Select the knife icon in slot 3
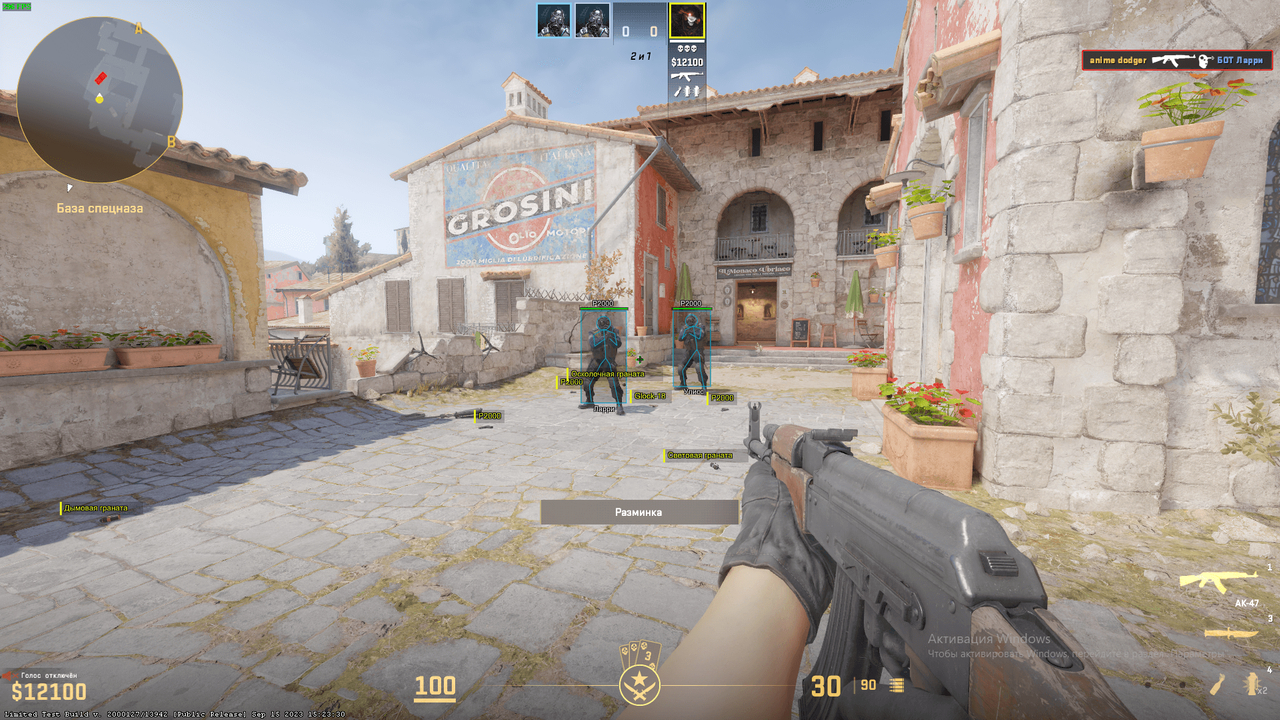1280x720 pixels. click(1229, 633)
